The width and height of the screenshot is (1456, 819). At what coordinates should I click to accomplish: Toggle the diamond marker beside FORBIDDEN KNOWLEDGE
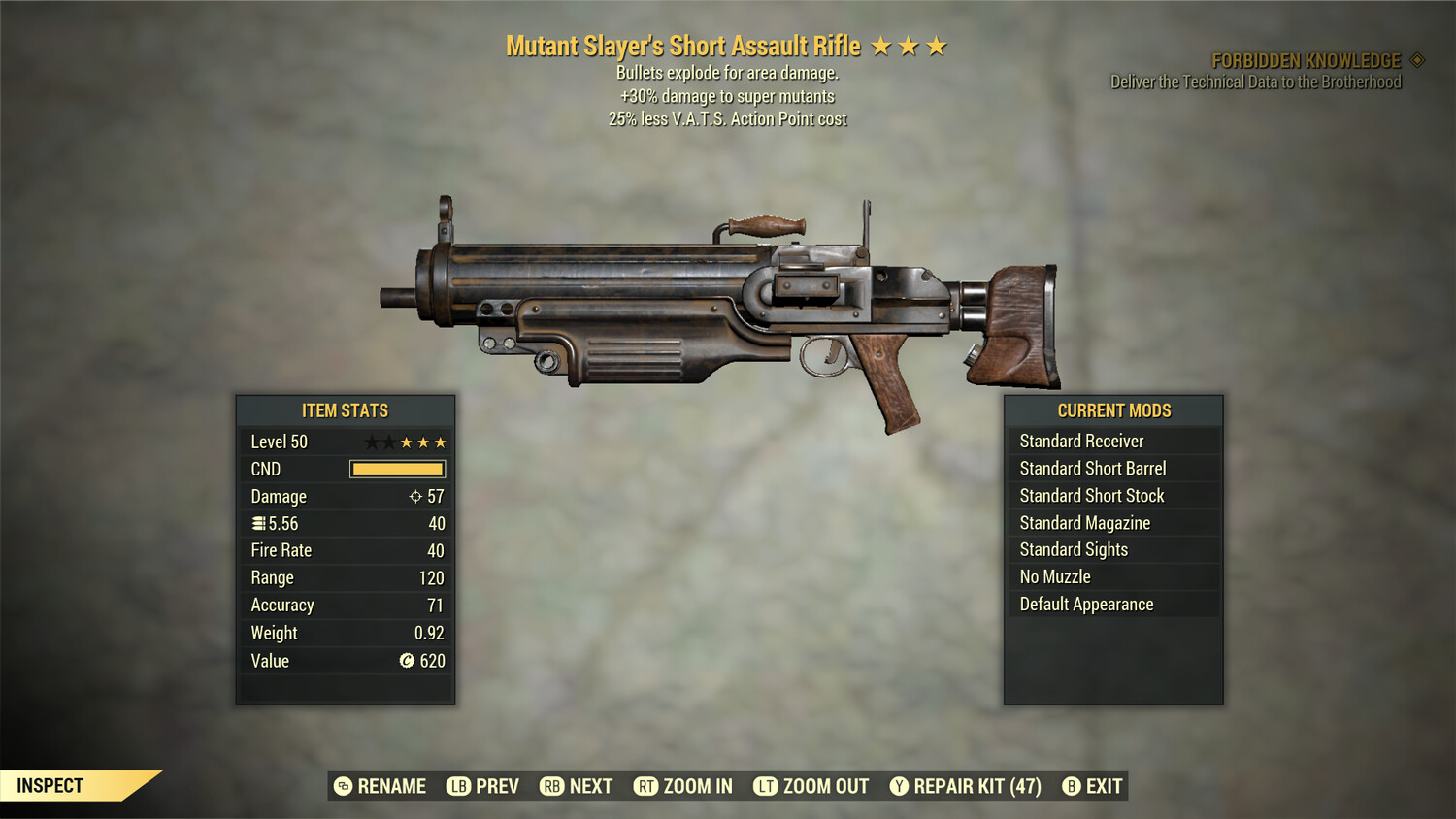(1417, 59)
